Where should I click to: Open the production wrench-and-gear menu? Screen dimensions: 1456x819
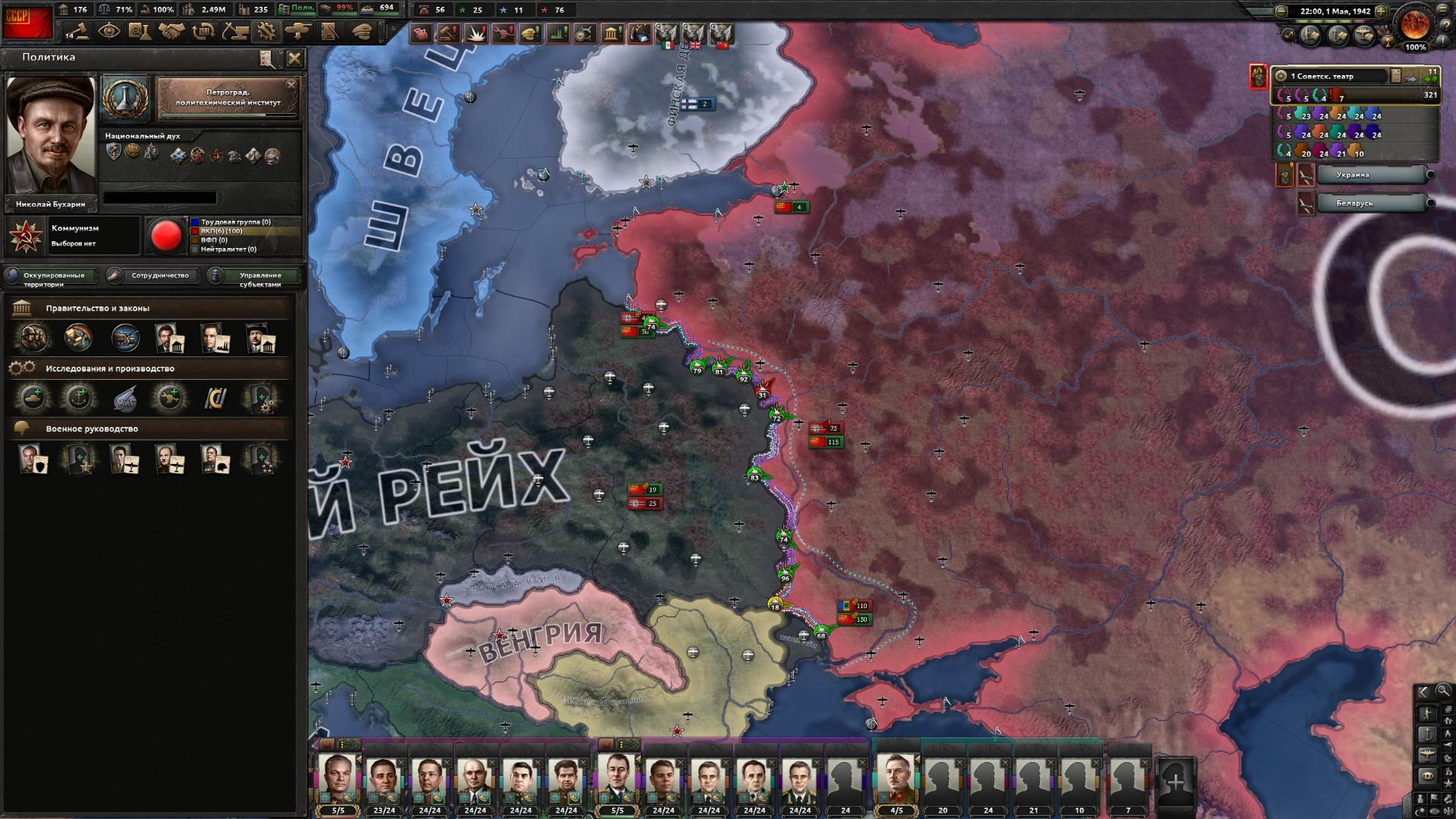[x=266, y=32]
